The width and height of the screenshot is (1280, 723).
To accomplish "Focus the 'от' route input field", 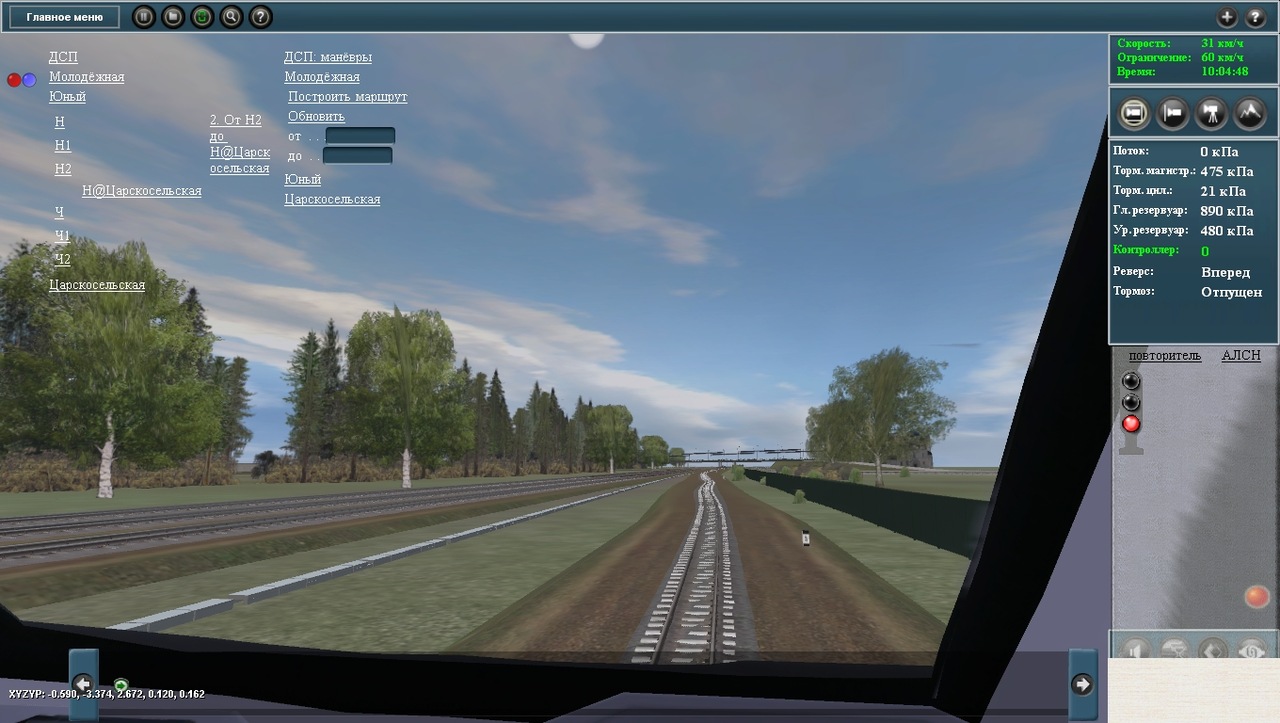I will (360, 136).
